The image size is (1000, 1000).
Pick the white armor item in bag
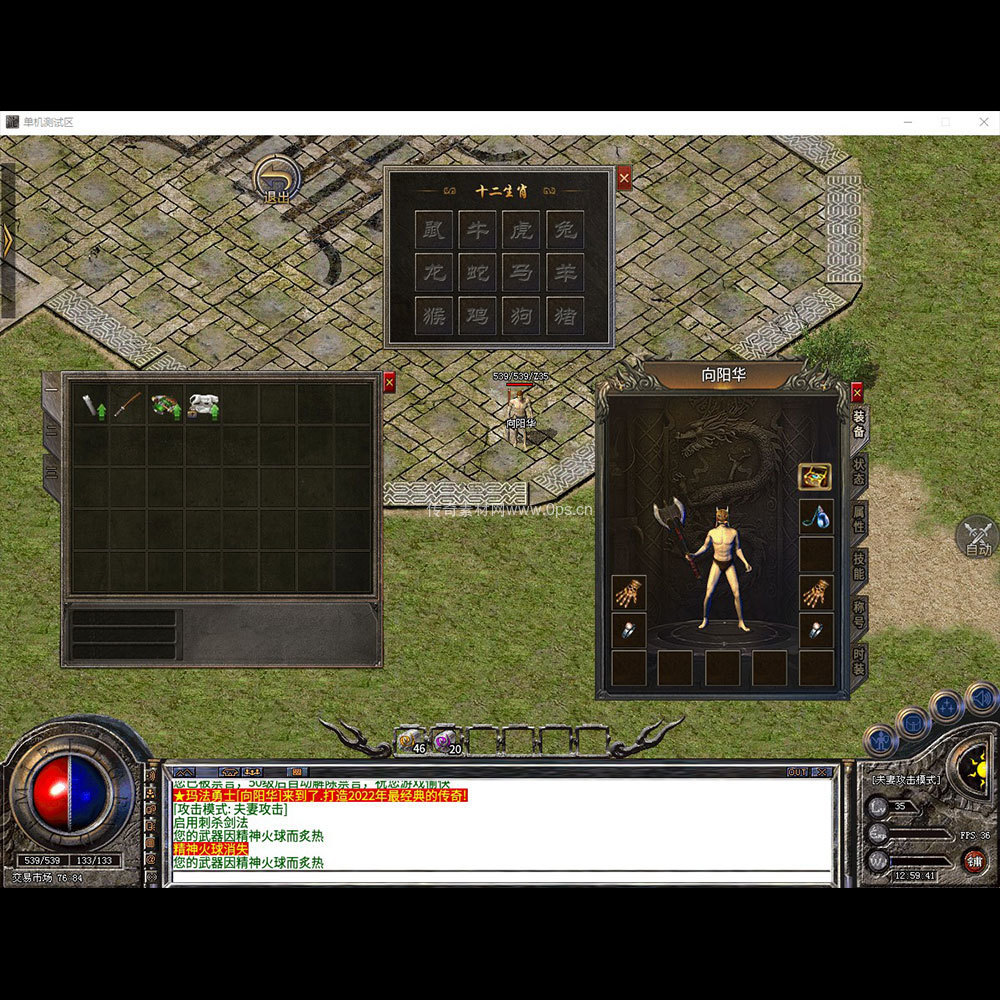[x=203, y=404]
